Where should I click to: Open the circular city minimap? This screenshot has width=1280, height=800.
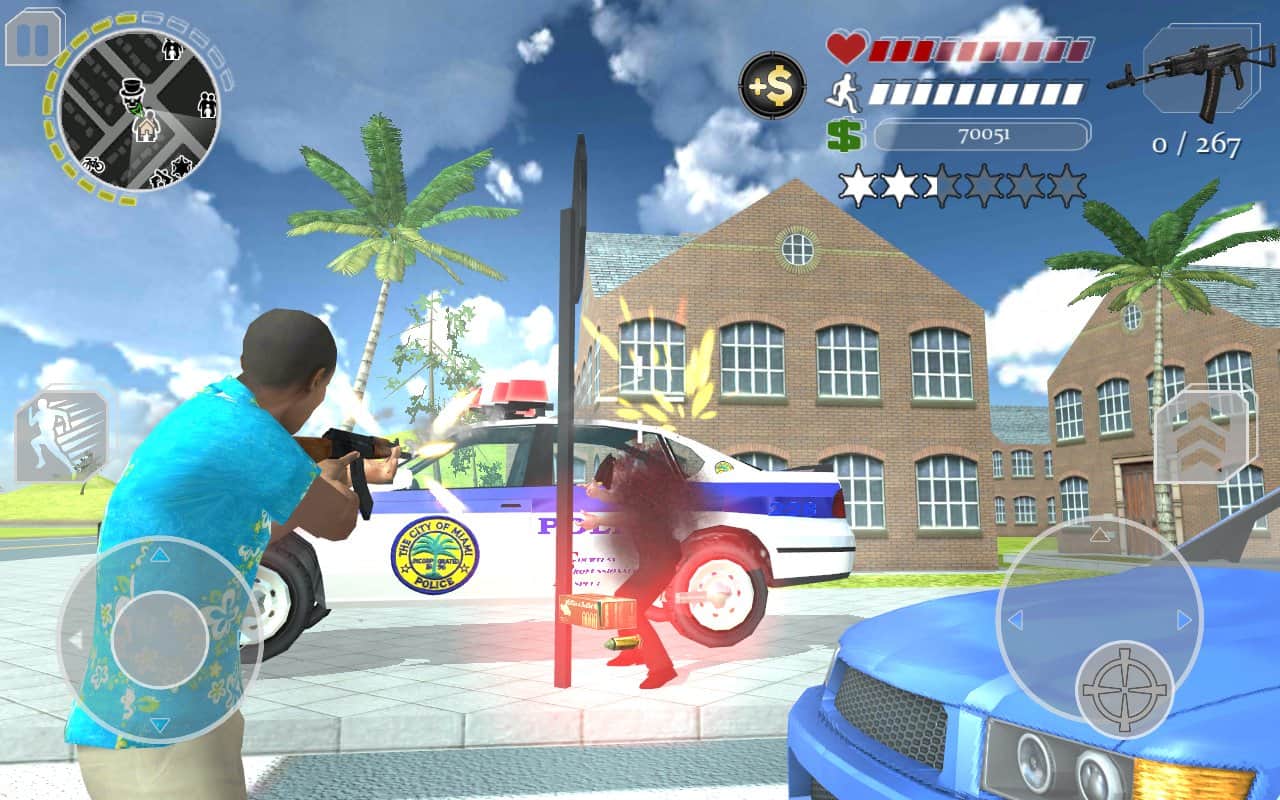pos(139,109)
